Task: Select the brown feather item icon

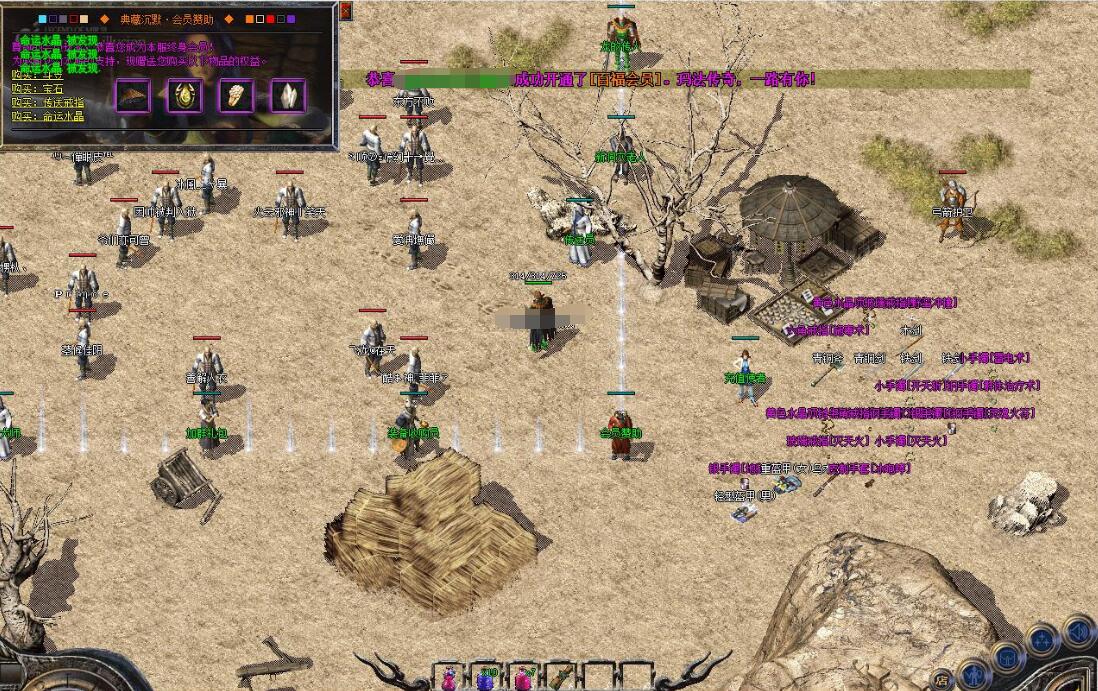Action: tap(133, 96)
